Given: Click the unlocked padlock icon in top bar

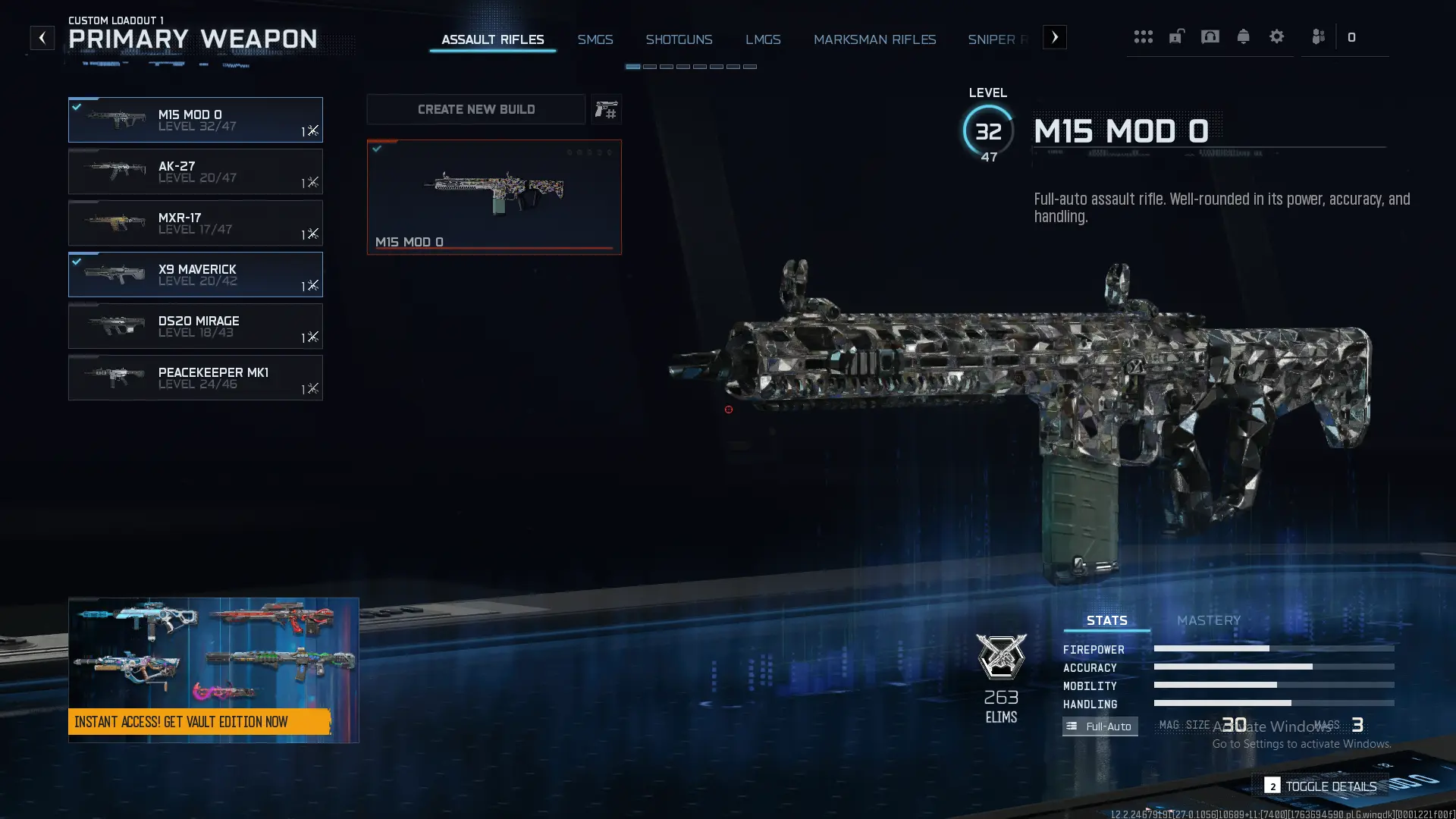Looking at the screenshot, I should (x=1176, y=36).
